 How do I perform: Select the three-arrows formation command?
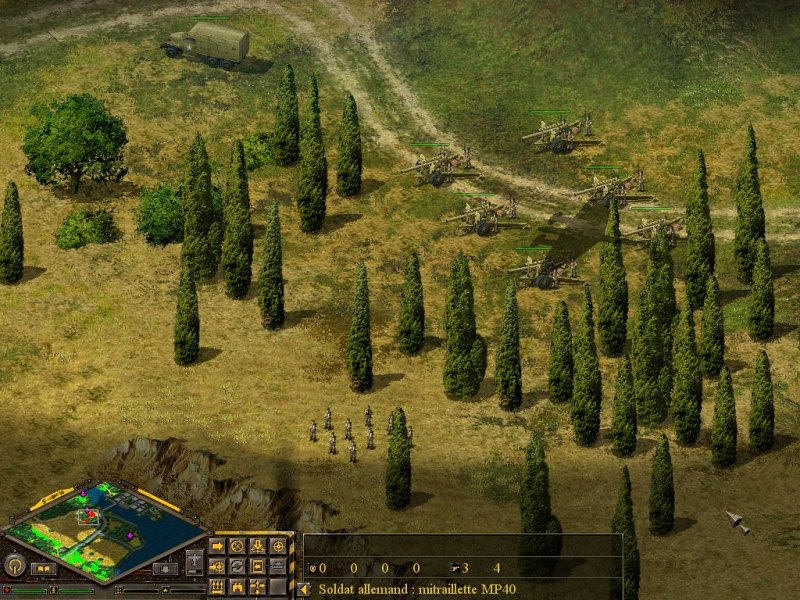tap(217, 586)
